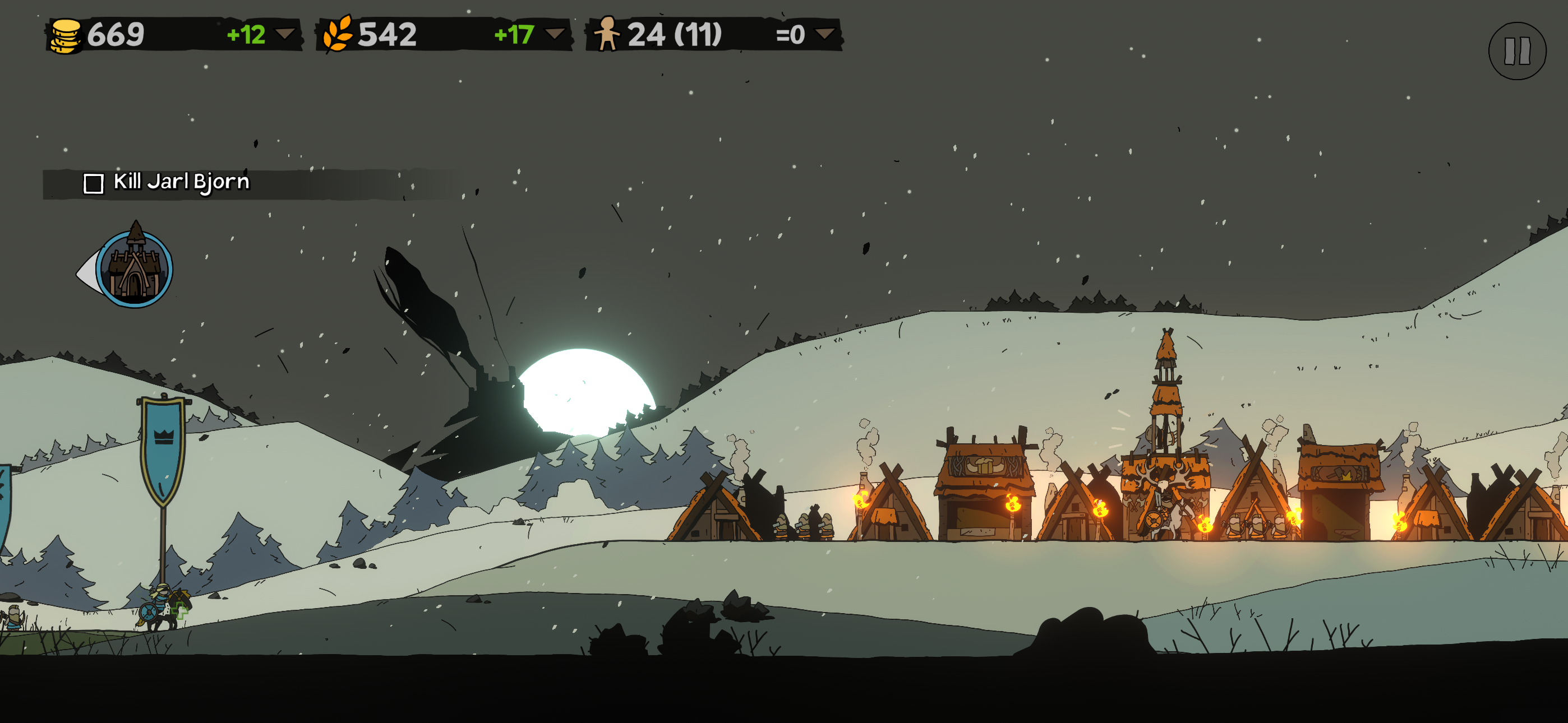Expand the population dropdown arrow
Image resolution: width=1568 pixels, height=723 pixels.
824,34
